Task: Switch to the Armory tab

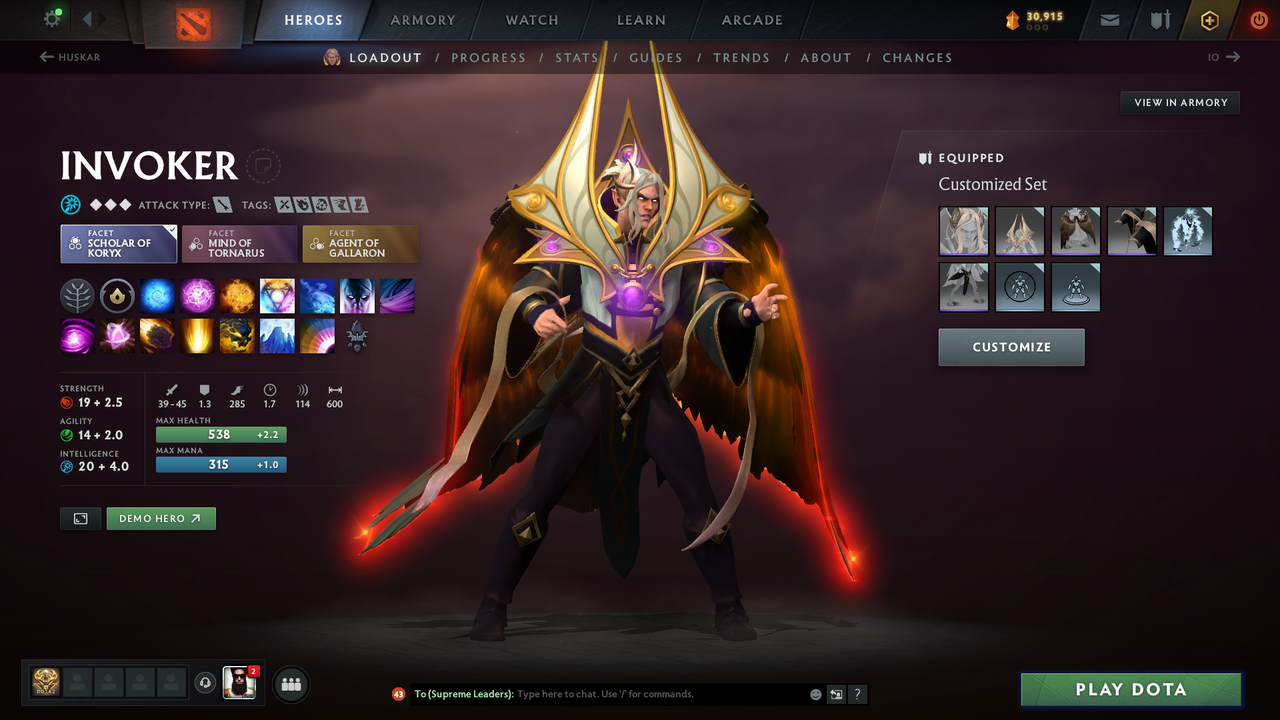Action: [x=422, y=19]
